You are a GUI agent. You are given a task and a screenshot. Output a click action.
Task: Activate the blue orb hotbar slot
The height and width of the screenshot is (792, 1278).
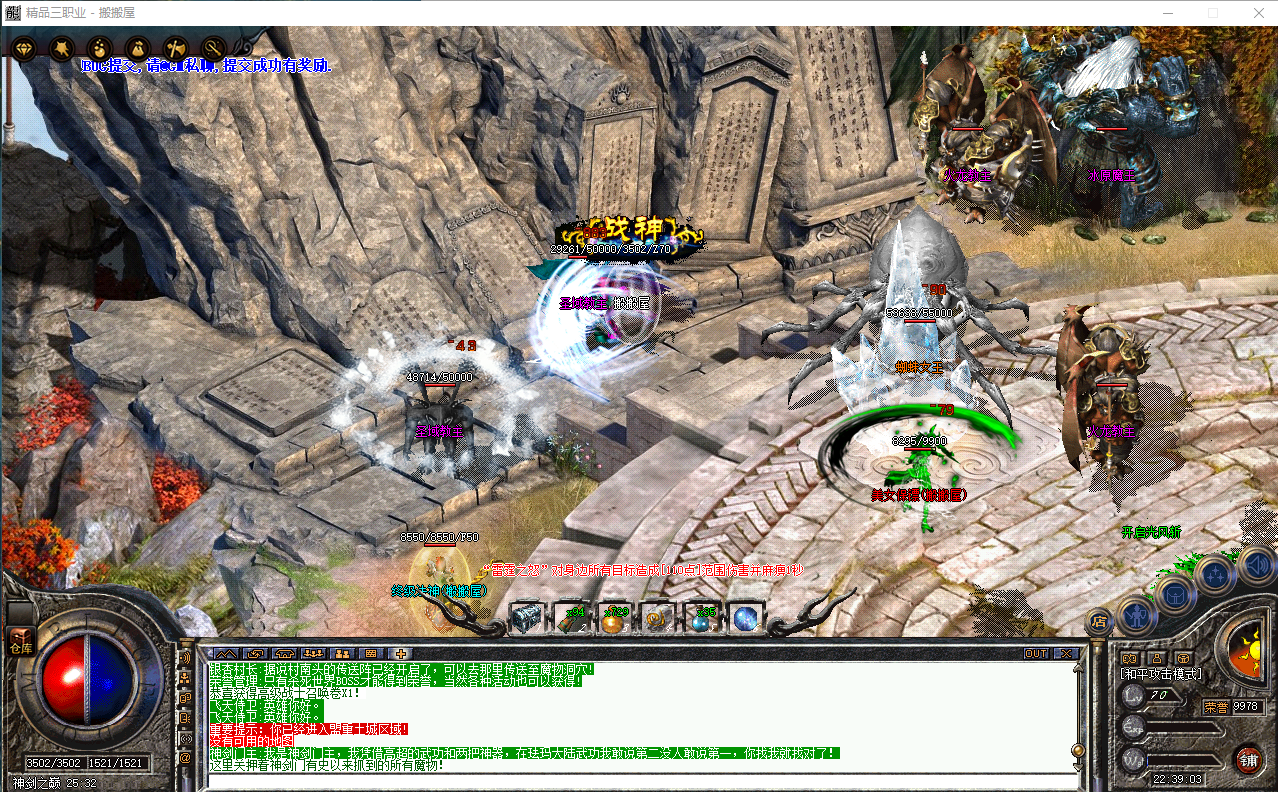pyautogui.click(x=746, y=619)
